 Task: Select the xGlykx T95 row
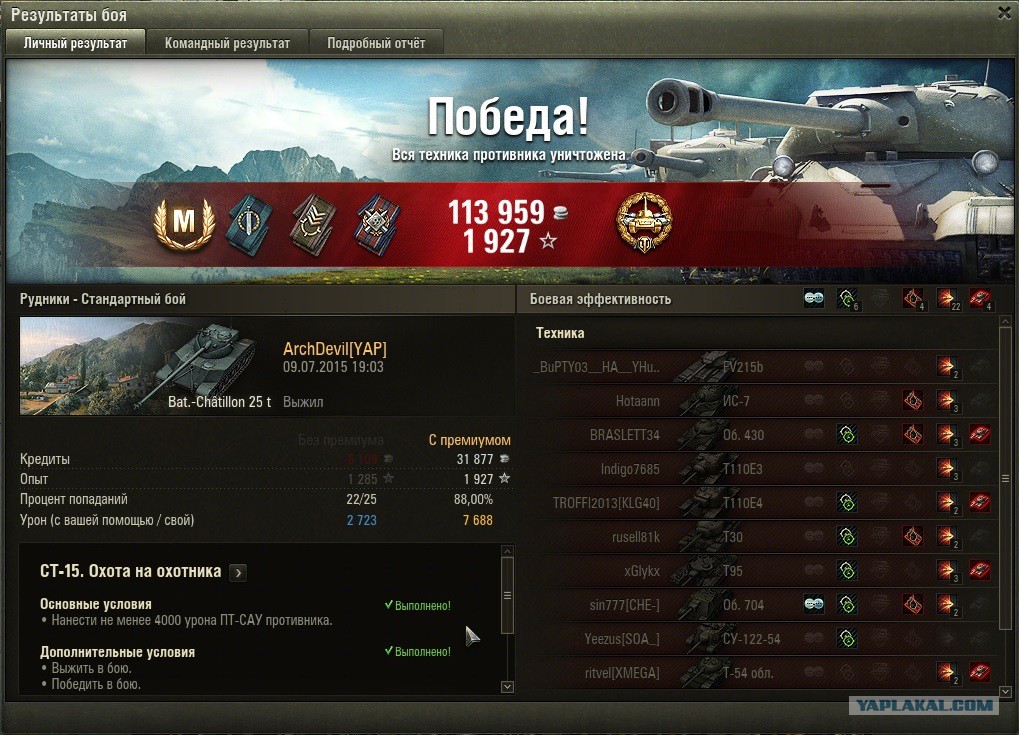point(760,570)
